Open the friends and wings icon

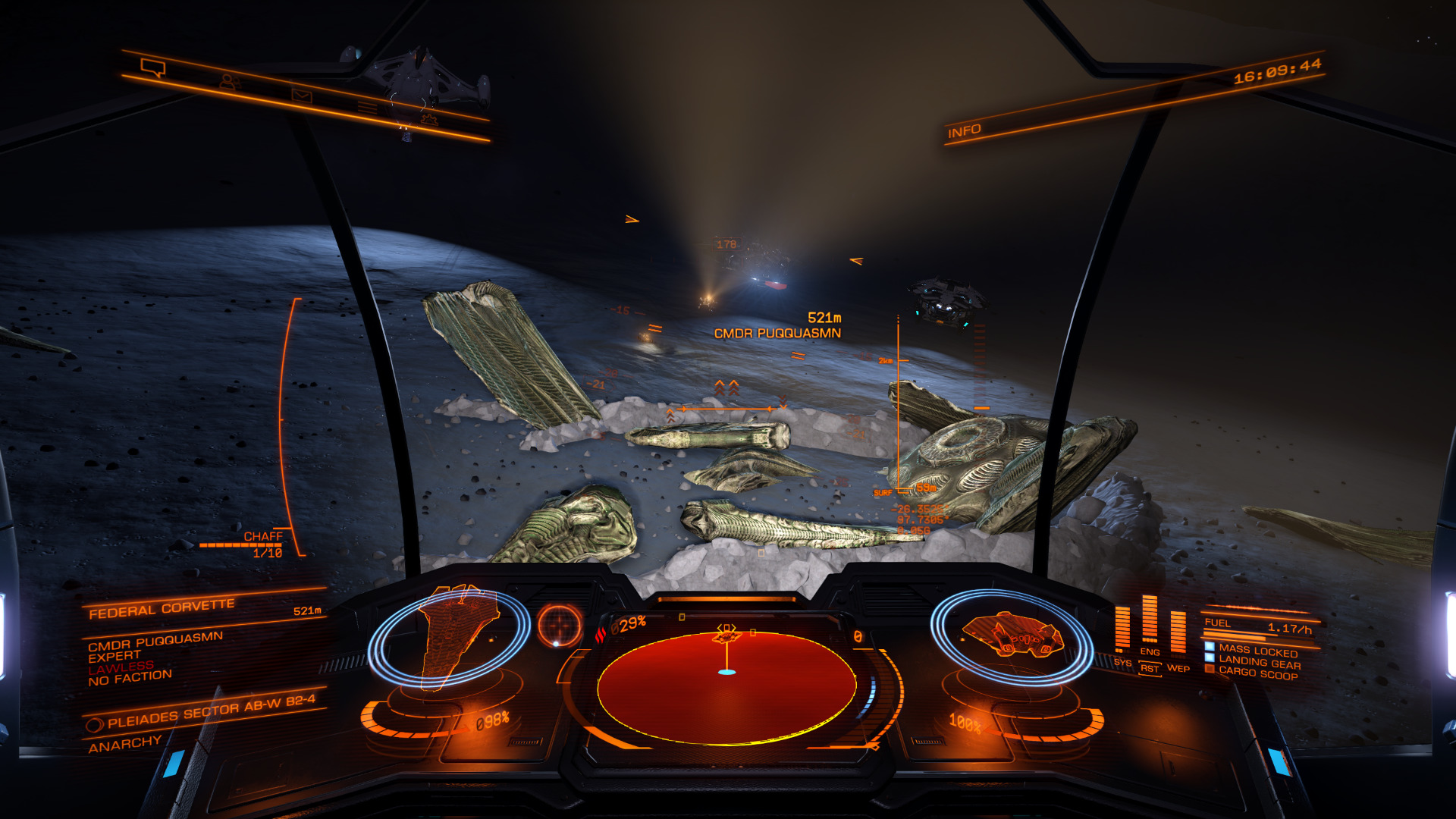coord(228,80)
